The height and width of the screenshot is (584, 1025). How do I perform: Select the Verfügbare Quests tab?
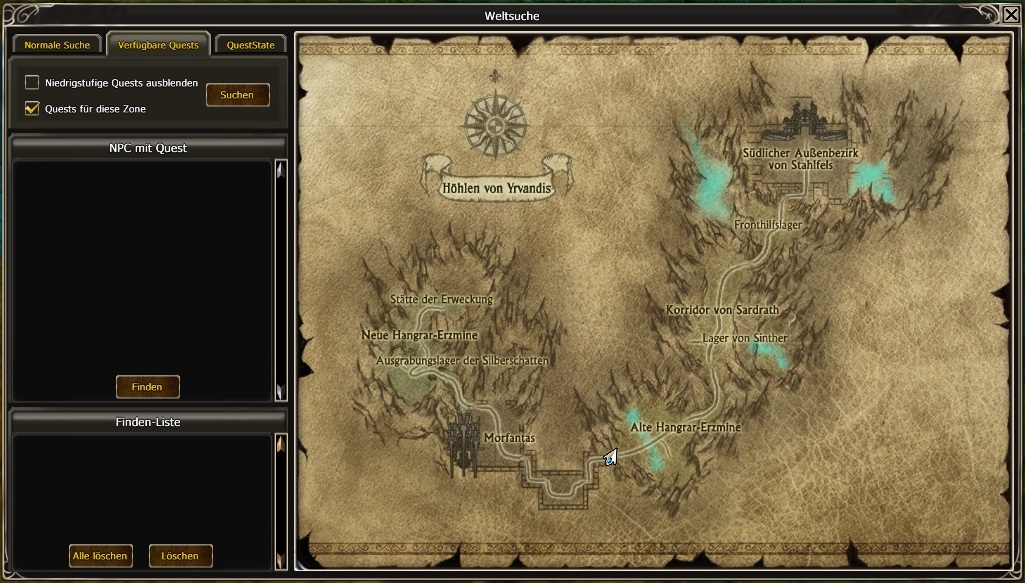158,45
